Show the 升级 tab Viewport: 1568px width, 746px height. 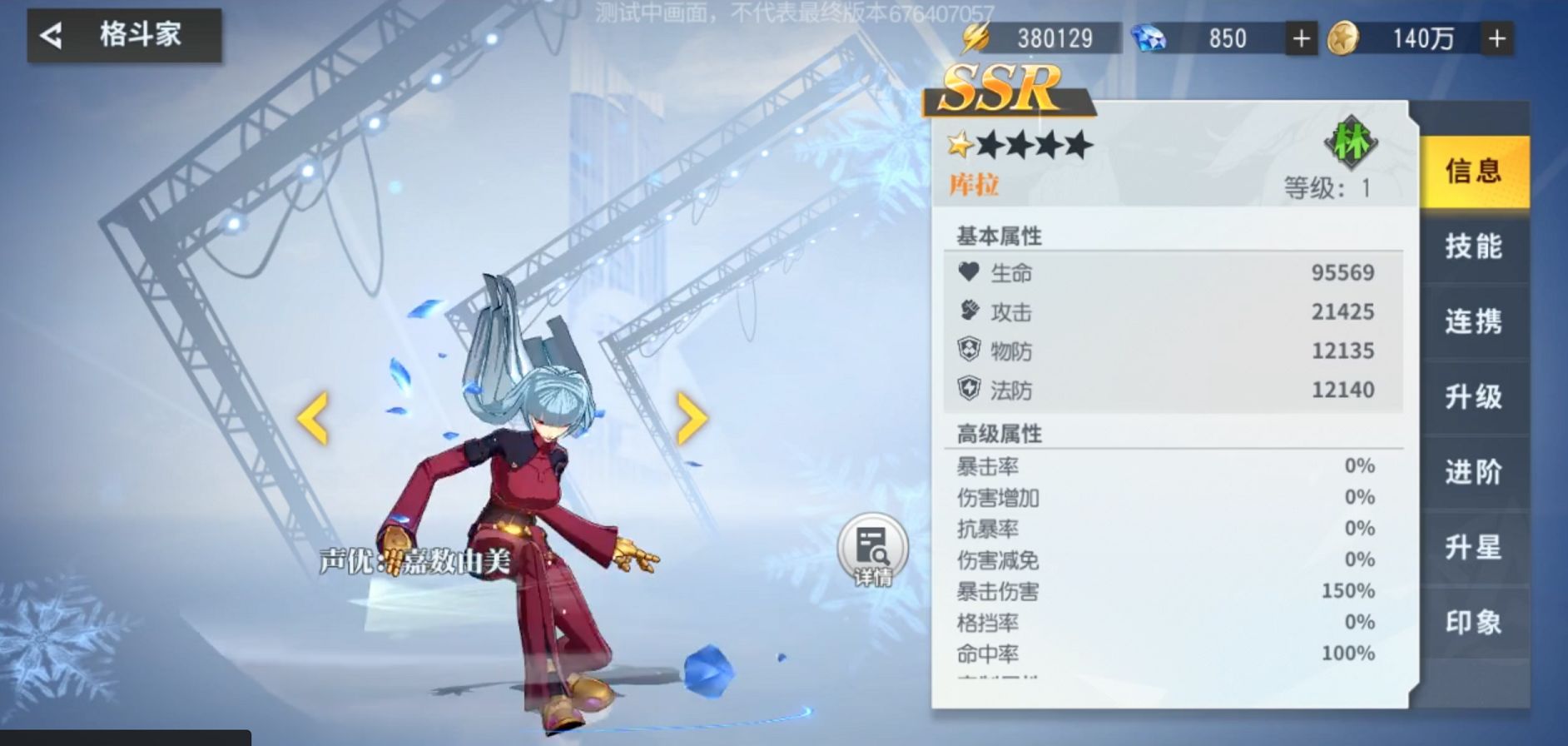click(1473, 396)
